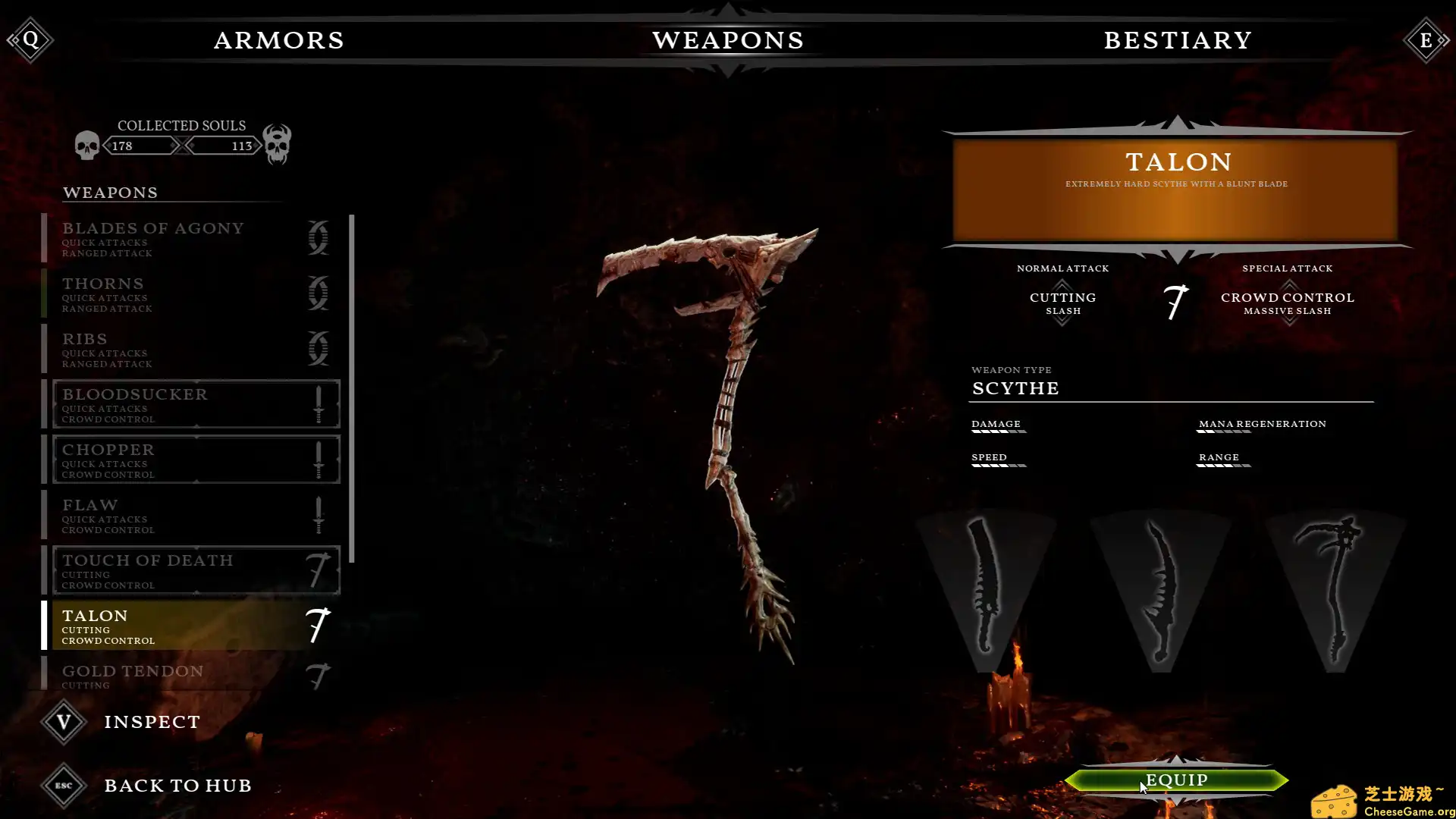
Task: Select the Q navigation diamond icon
Action: pos(30,39)
